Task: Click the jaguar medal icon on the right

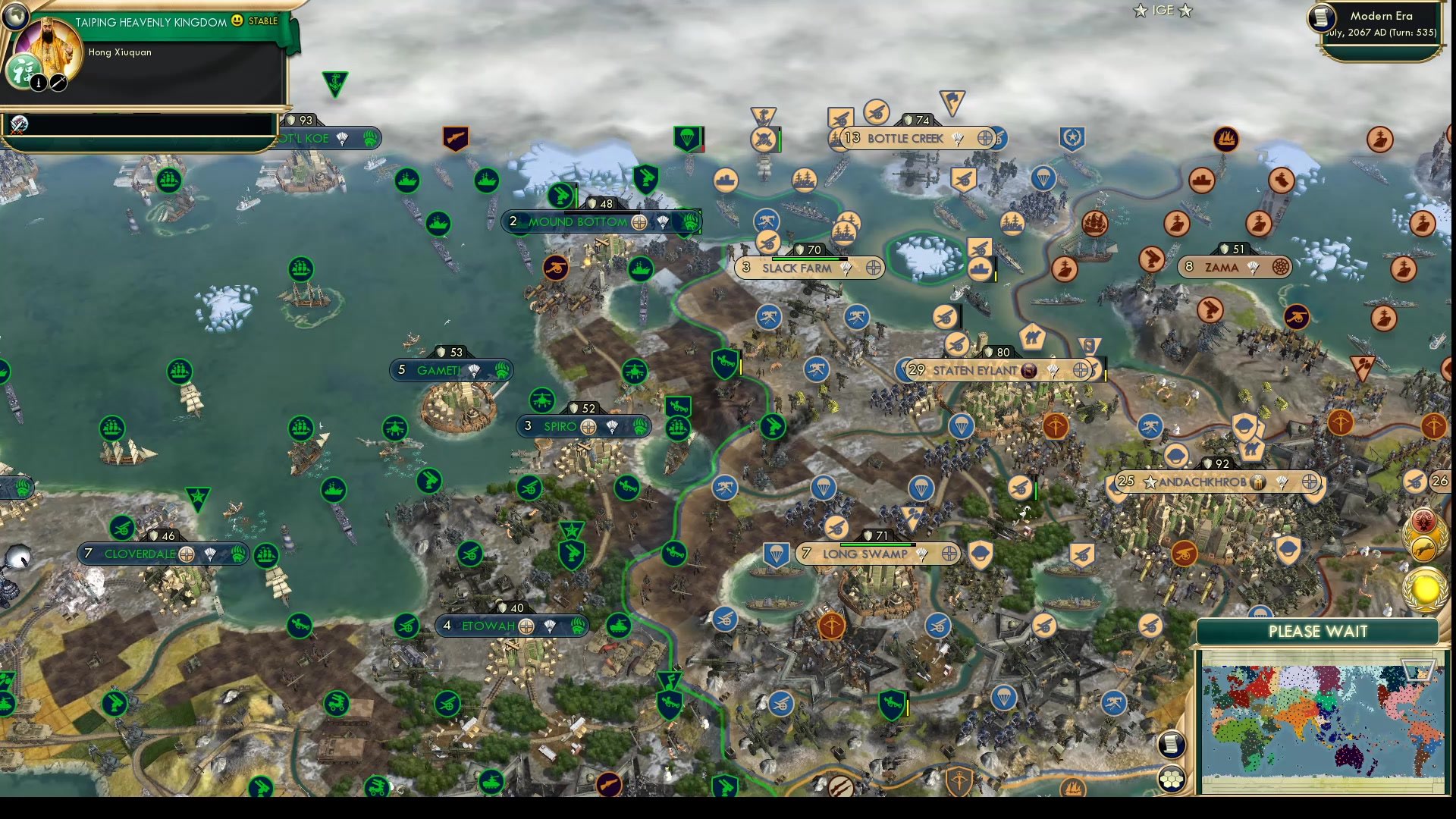Action: (x=1423, y=548)
